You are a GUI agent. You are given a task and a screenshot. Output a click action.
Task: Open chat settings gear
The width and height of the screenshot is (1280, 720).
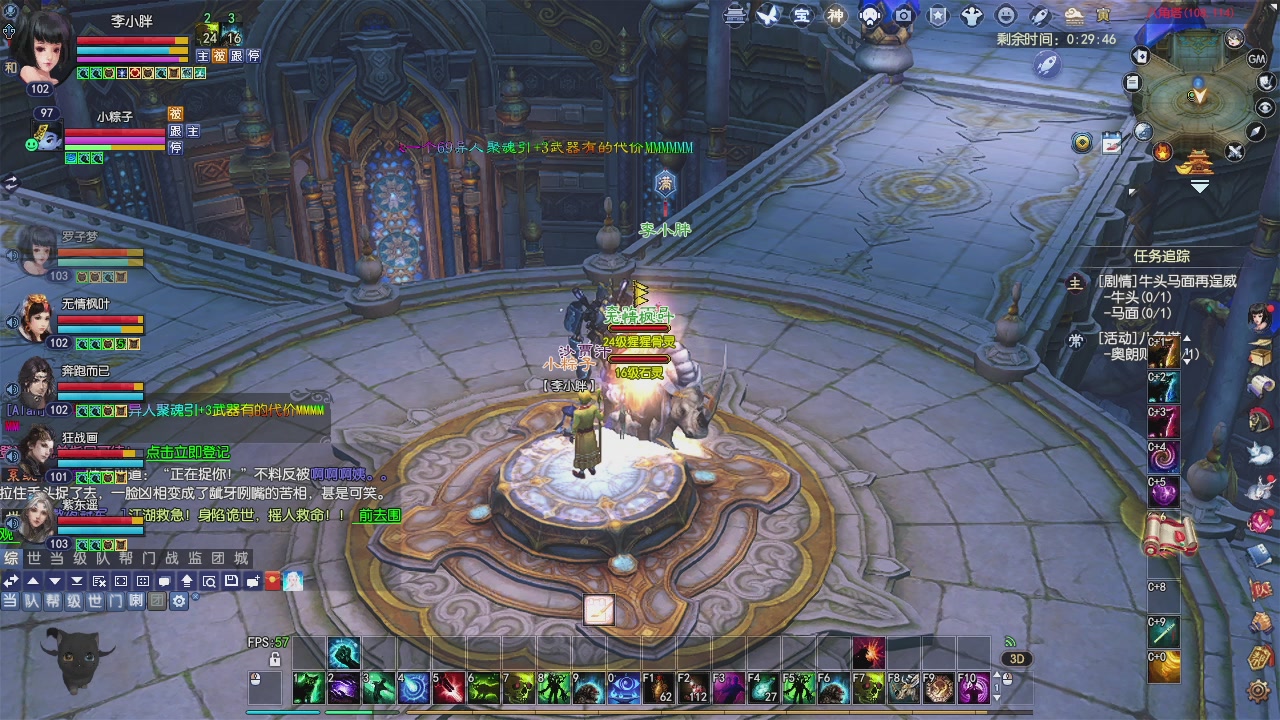[179, 601]
